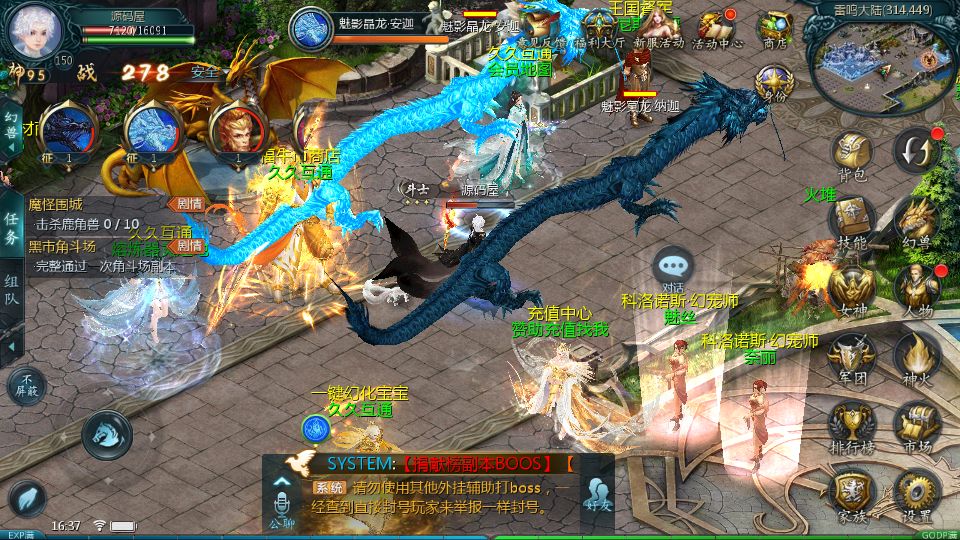Open the 身份 identity star badge
Image resolution: width=960 pixels, height=540 pixels.
click(771, 84)
